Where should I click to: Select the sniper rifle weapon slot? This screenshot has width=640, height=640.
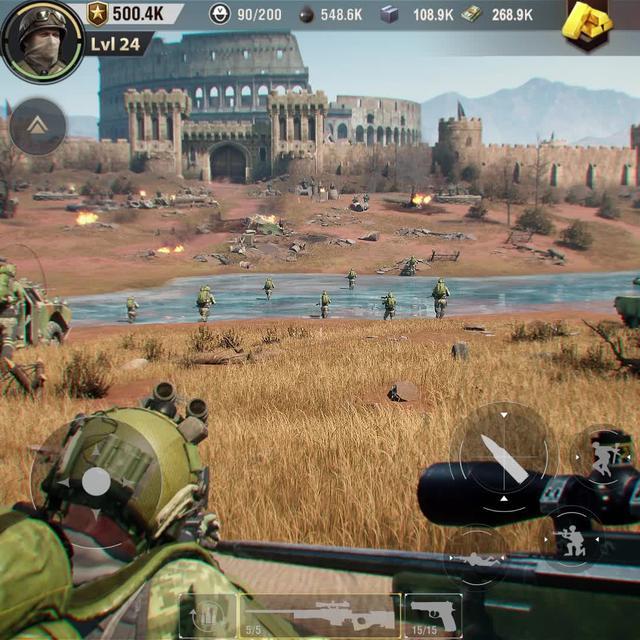coord(320,614)
